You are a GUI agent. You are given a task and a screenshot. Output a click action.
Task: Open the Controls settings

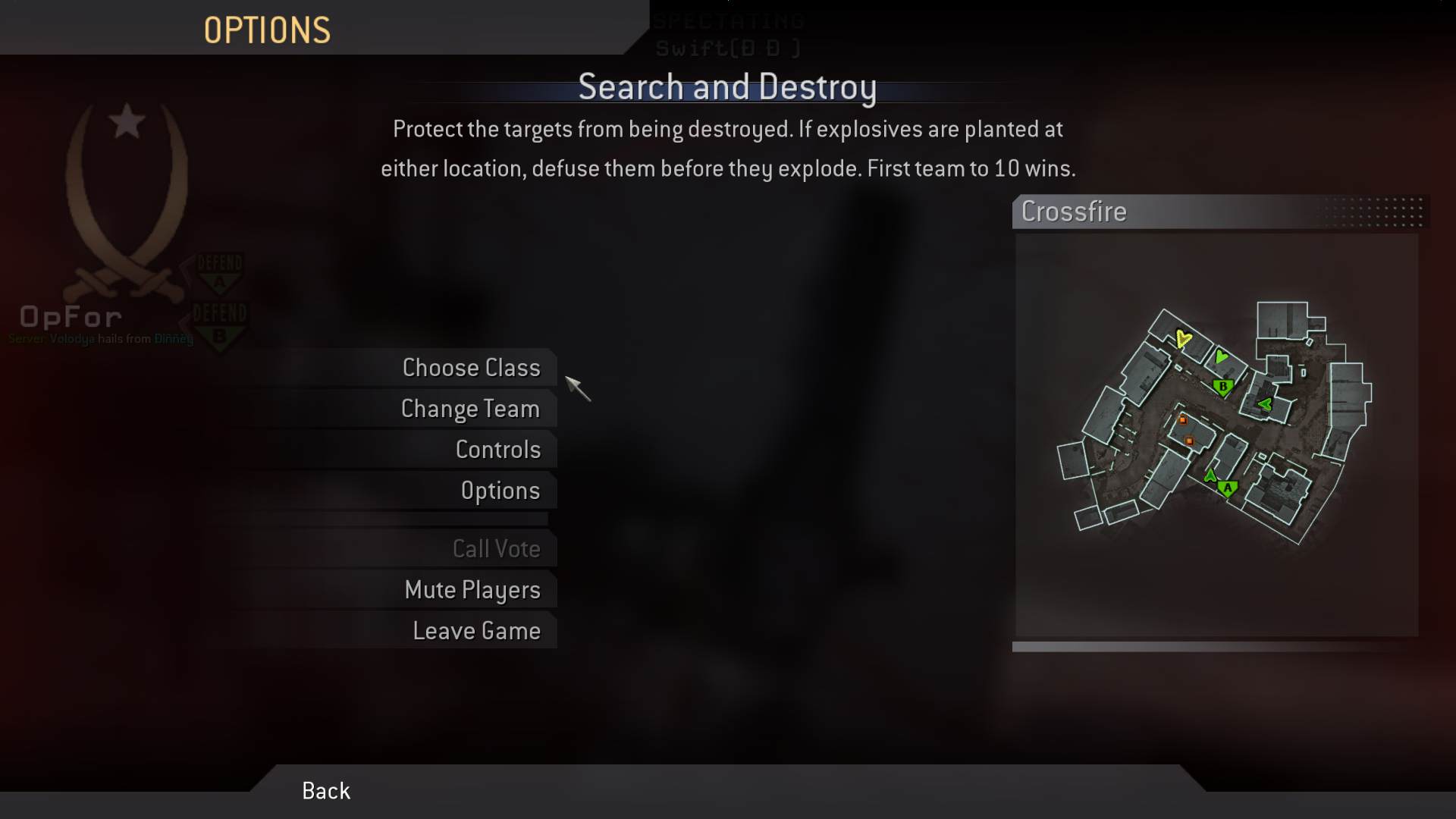pos(497,450)
